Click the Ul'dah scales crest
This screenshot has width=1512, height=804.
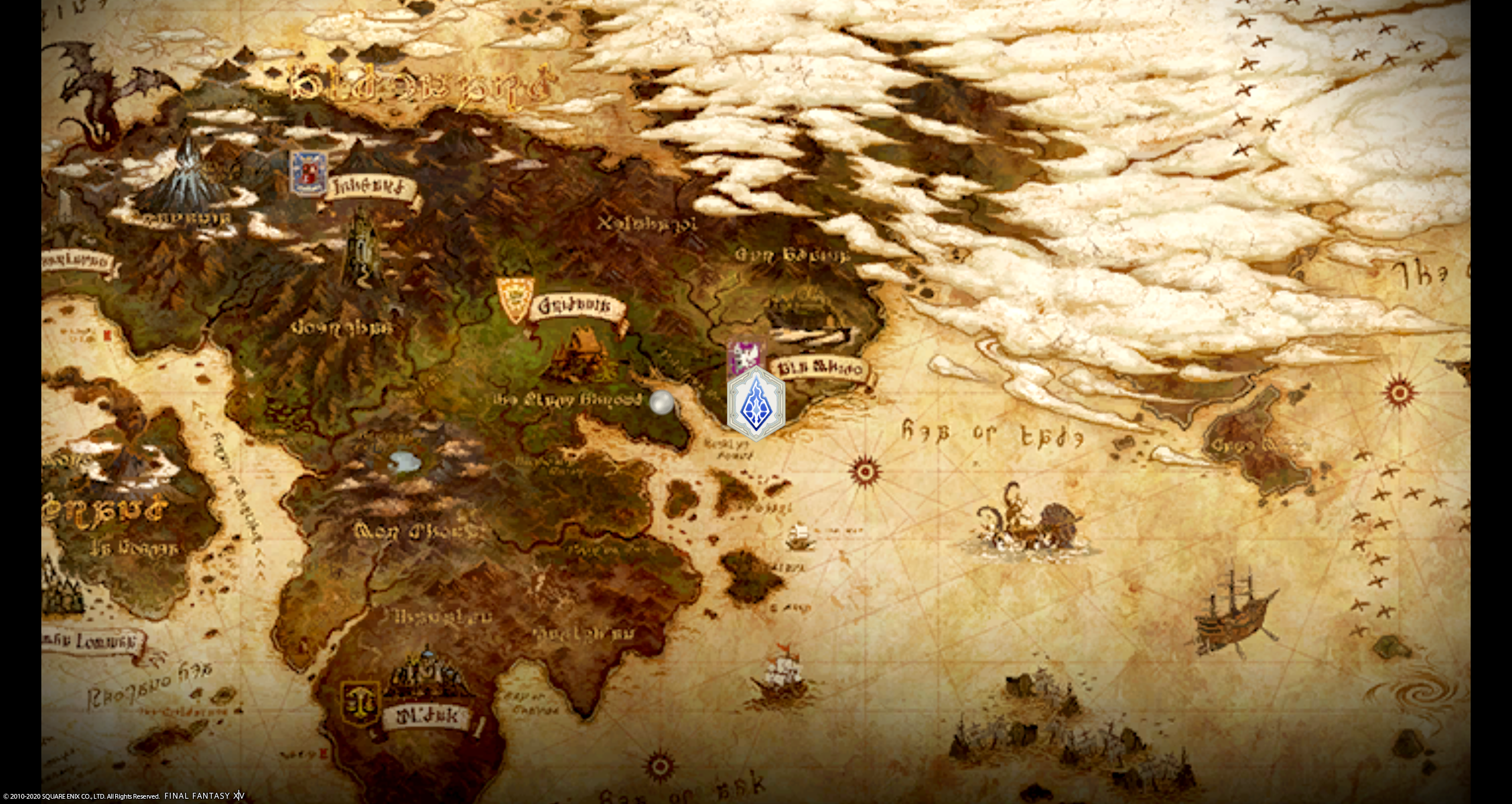(360, 704)
